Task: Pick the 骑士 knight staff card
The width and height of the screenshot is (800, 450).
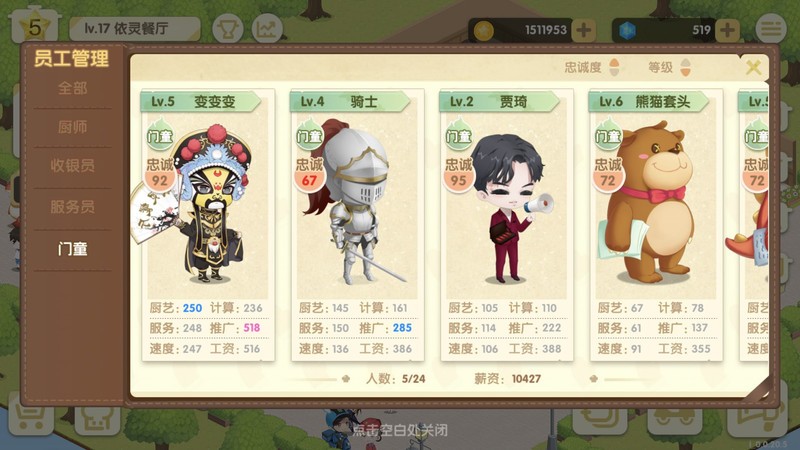Action: pos(357,225)
